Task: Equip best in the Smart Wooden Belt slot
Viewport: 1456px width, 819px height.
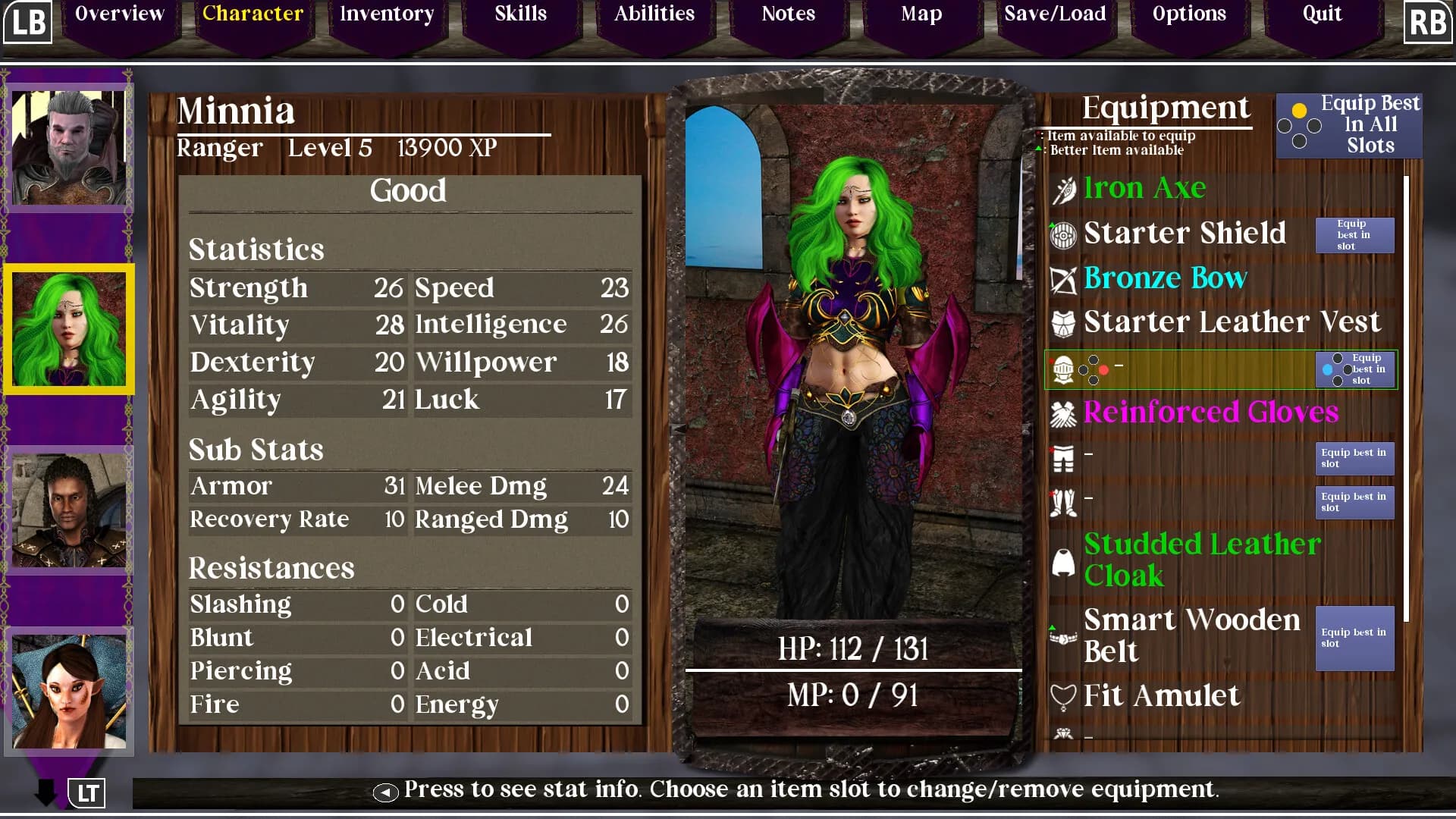Action: [1354, 638]
